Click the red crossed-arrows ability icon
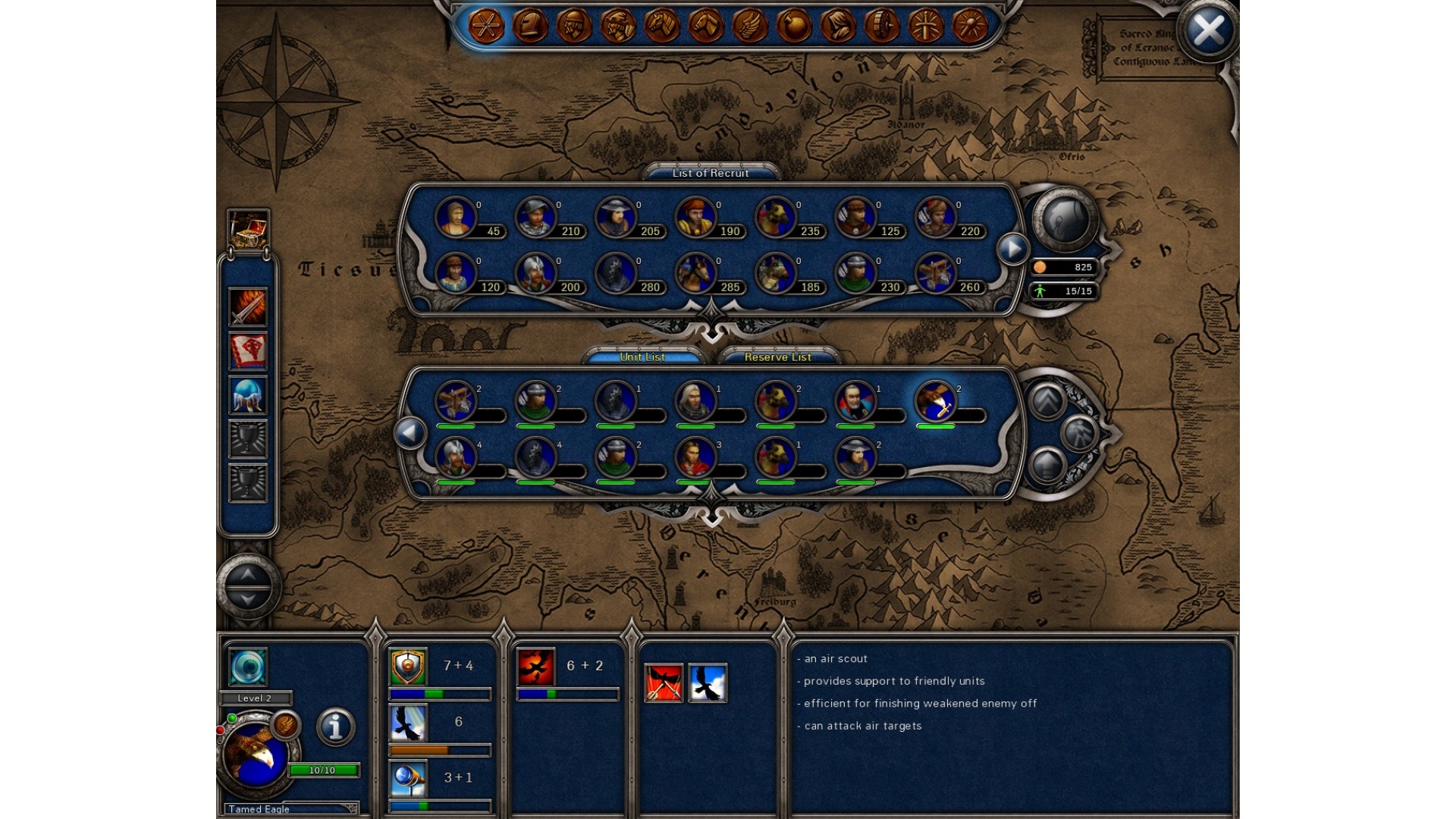 [664, 682]
